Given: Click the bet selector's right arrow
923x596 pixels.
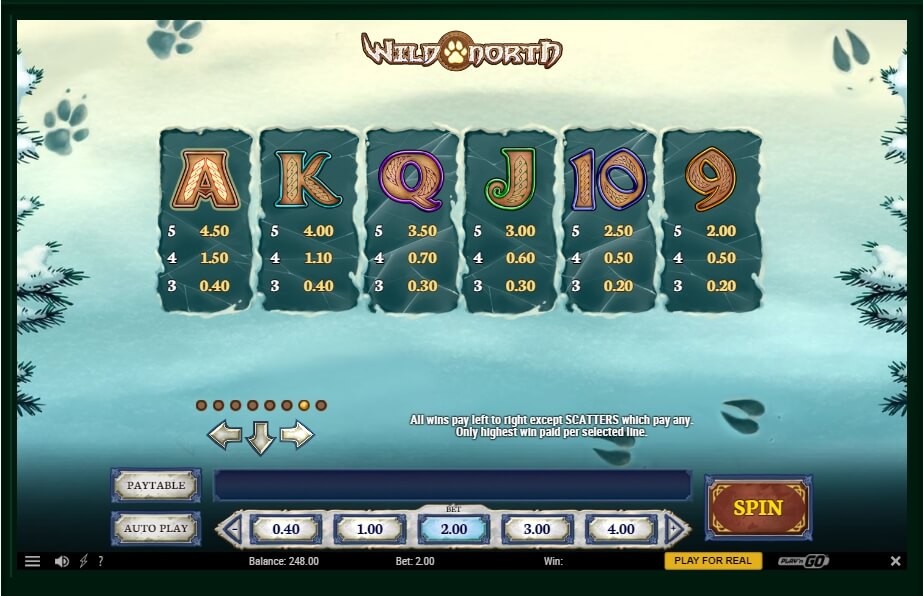Looking at the screenshot, I should click(677, 529).
